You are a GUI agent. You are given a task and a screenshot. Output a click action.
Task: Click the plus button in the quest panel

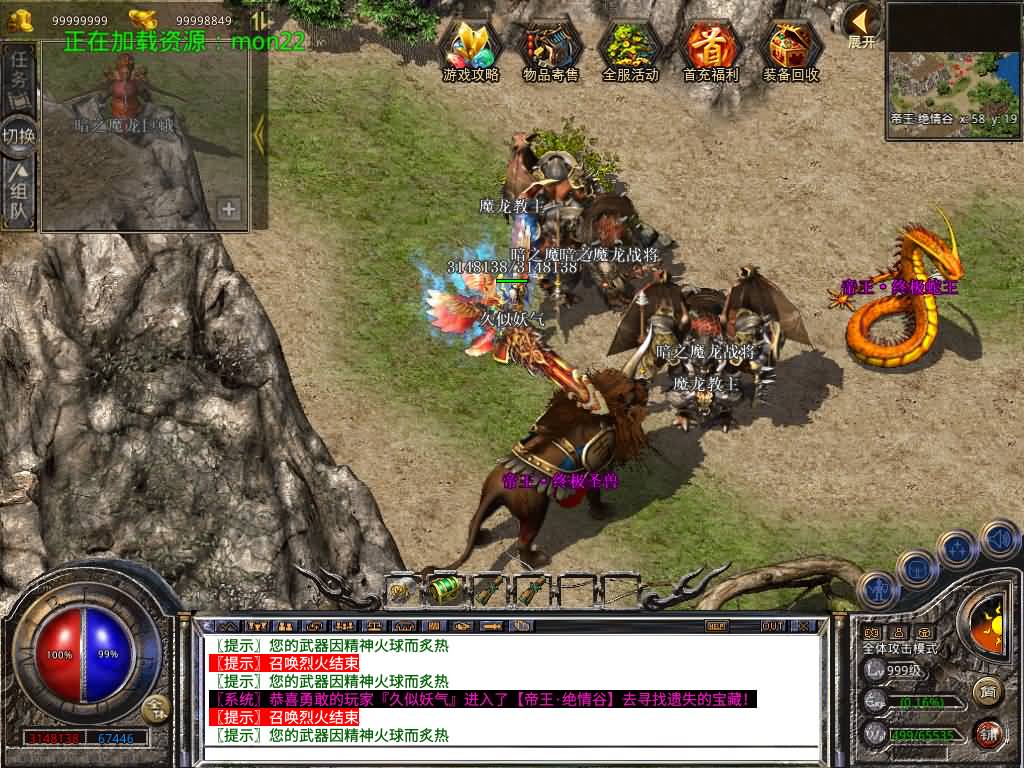(x=229, y=209)
